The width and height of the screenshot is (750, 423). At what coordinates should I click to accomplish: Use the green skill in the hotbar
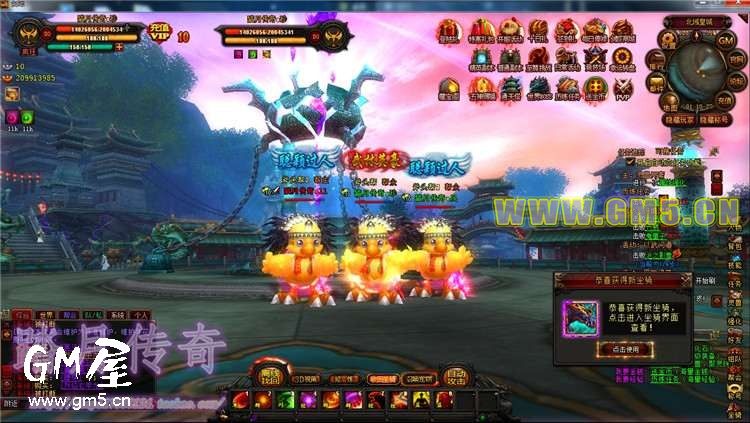[x=285, y=400]
